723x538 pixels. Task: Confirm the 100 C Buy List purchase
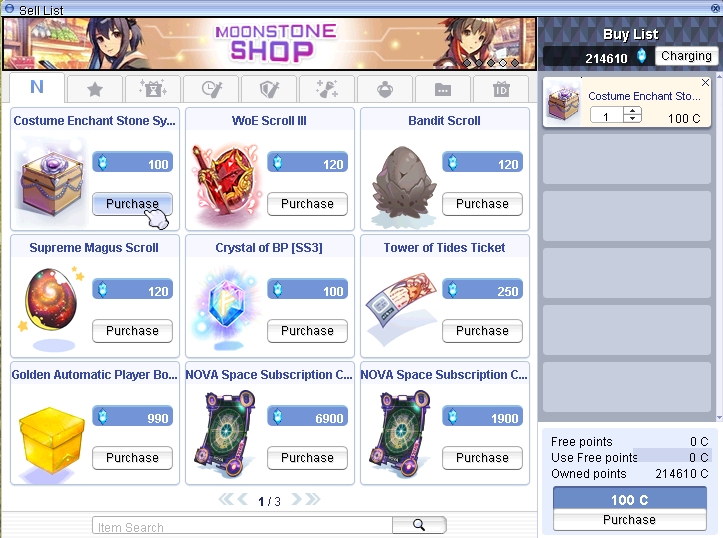(x=629, y=520)
